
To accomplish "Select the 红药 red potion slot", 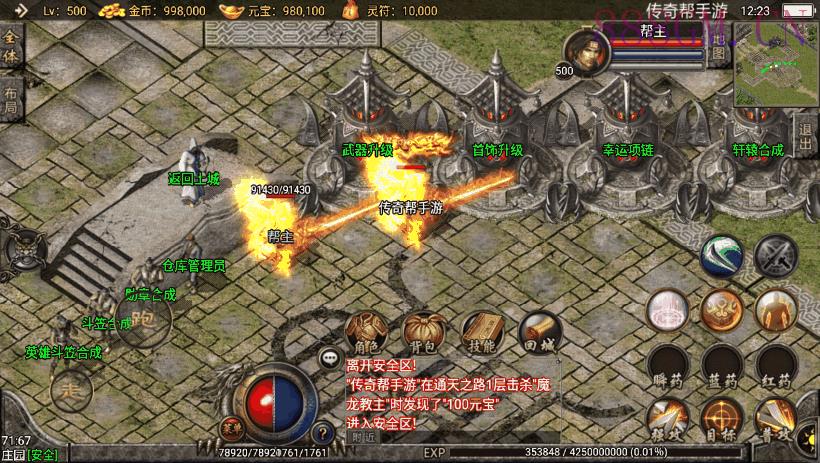I will (777, 366).
